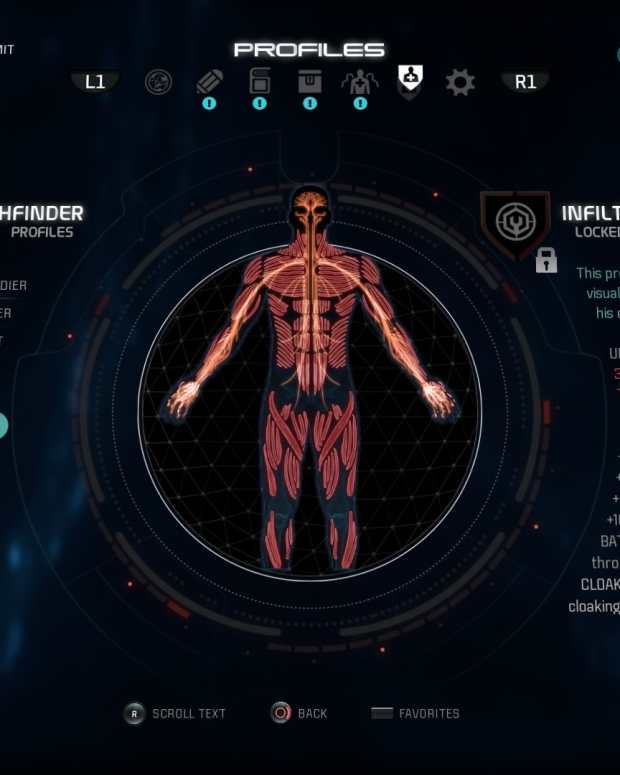Click the Scroll Text option
The image size is (620, 775).
tap(175, 713)
